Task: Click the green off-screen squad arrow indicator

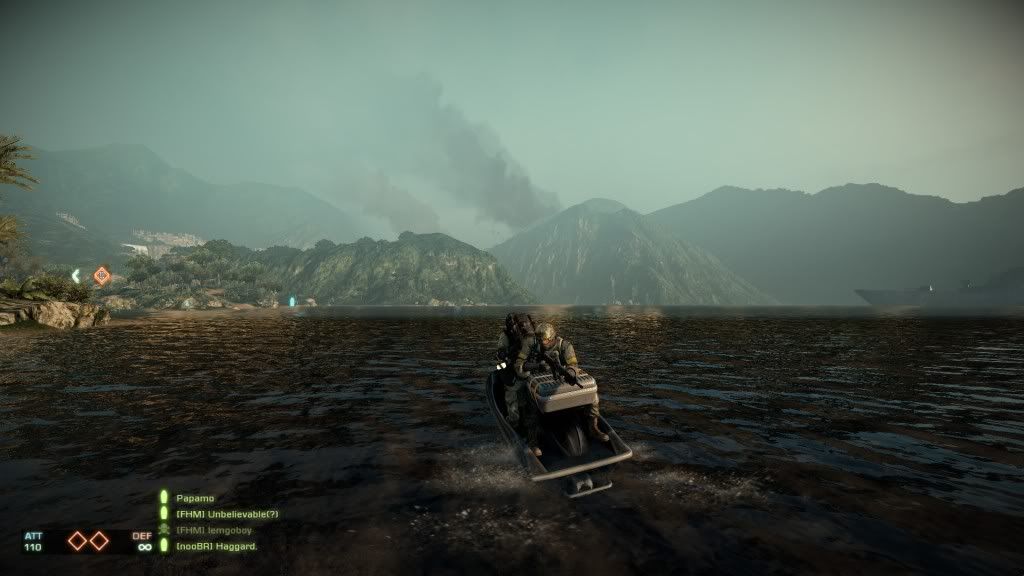Action: (76, 275)
